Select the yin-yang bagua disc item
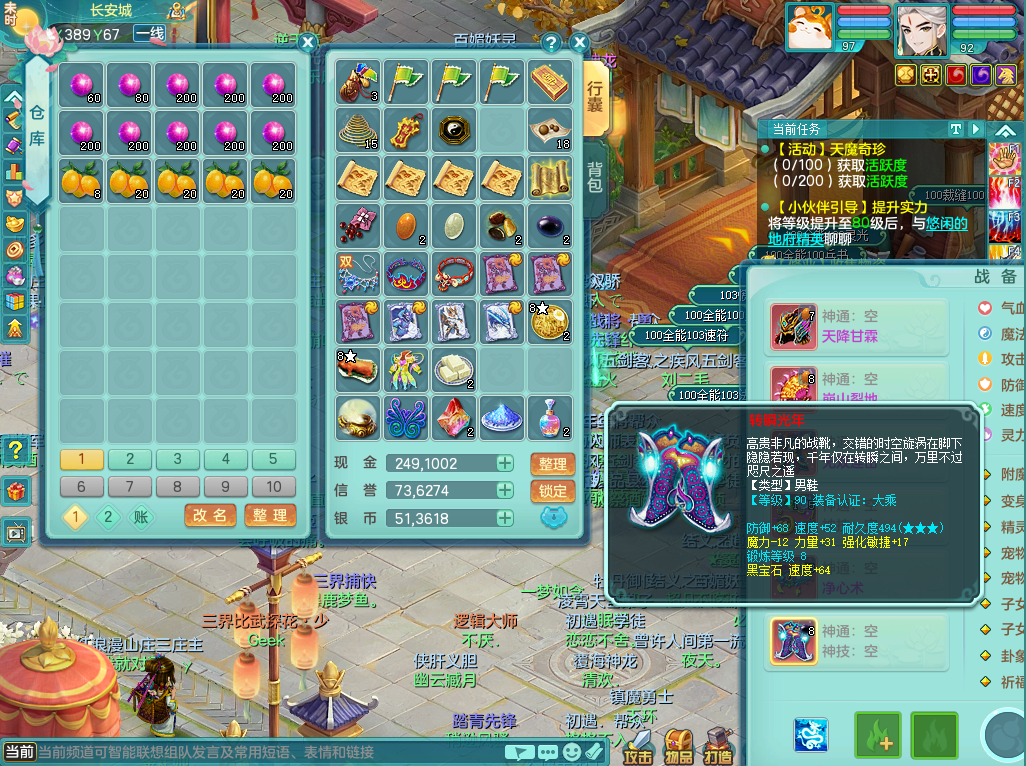Viewport: 1026px width, 766px height. (x=454, y=130)
